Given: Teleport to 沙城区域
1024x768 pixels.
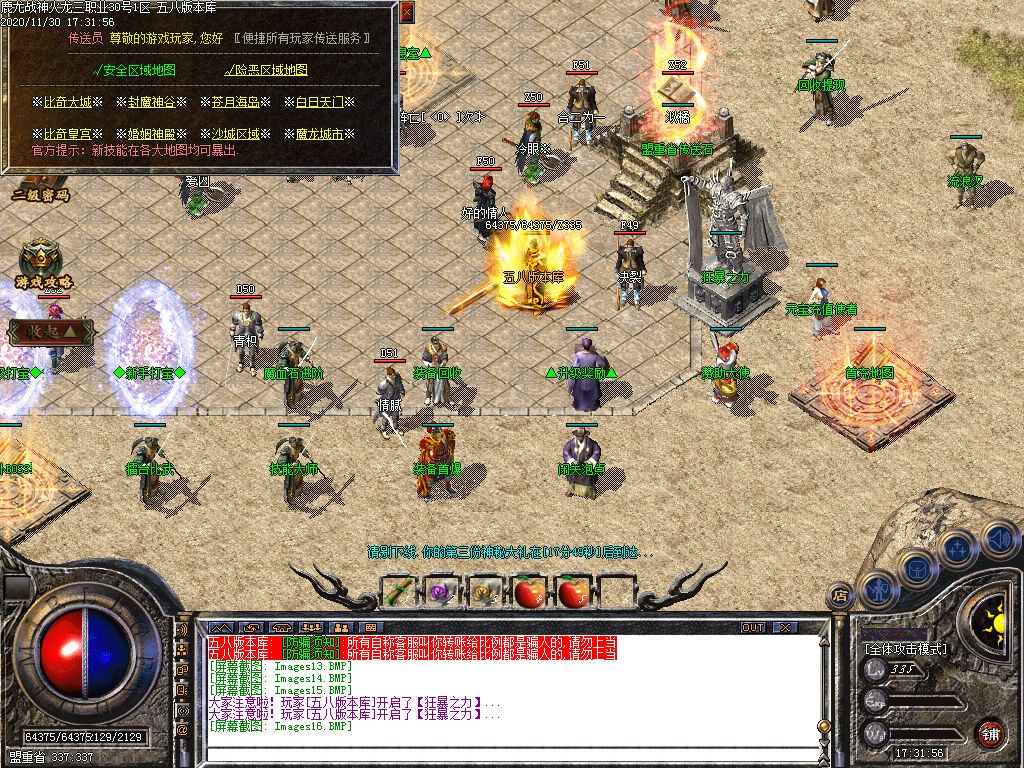Looking at the screenshot, I should pyautogui.click(x=236, y=134).
